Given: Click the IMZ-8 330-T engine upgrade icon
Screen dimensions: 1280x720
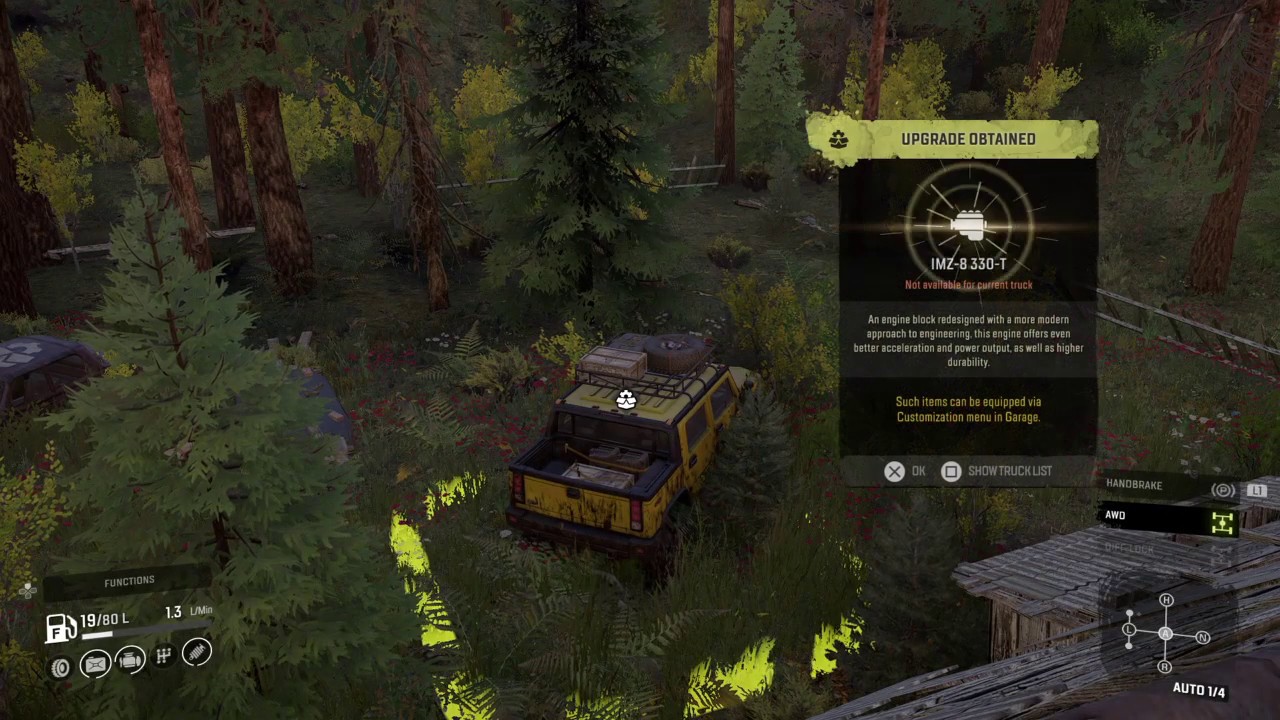Looking at the screenshot, I should (x=968, y=227).
